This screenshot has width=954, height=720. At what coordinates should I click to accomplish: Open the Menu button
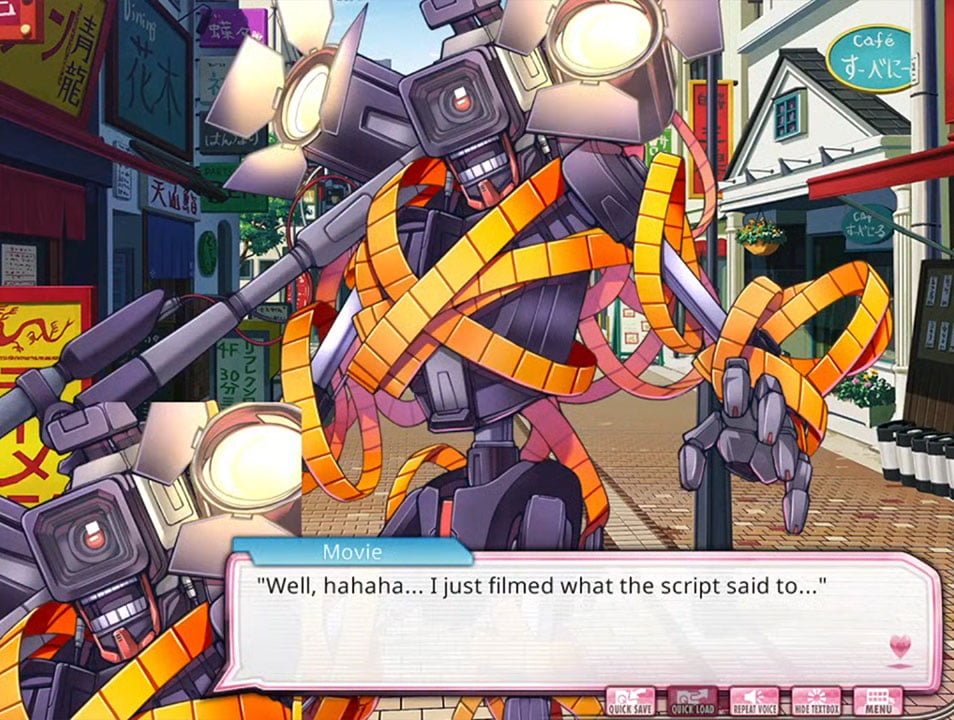(x=878, y=700)
